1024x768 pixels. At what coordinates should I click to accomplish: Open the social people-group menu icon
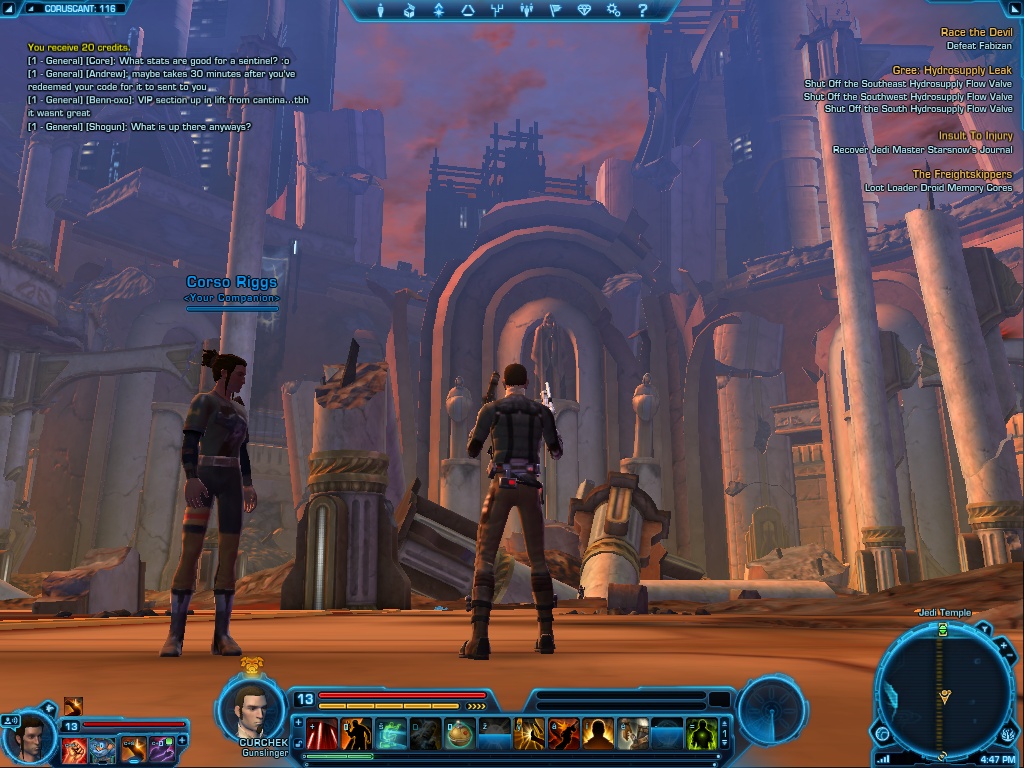coord(527,11)
